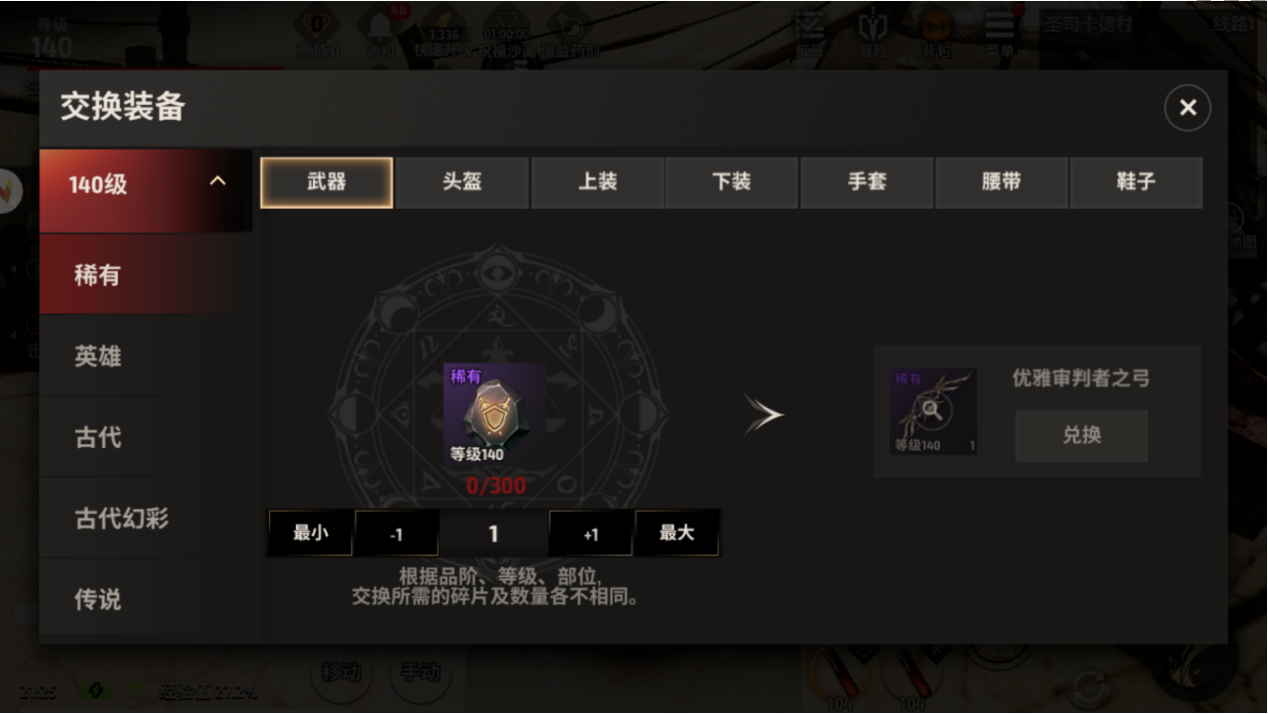The image size is (1268, 714).
Task: Set quantity to maximum with 最大
Action: click(x=677, y=533)
